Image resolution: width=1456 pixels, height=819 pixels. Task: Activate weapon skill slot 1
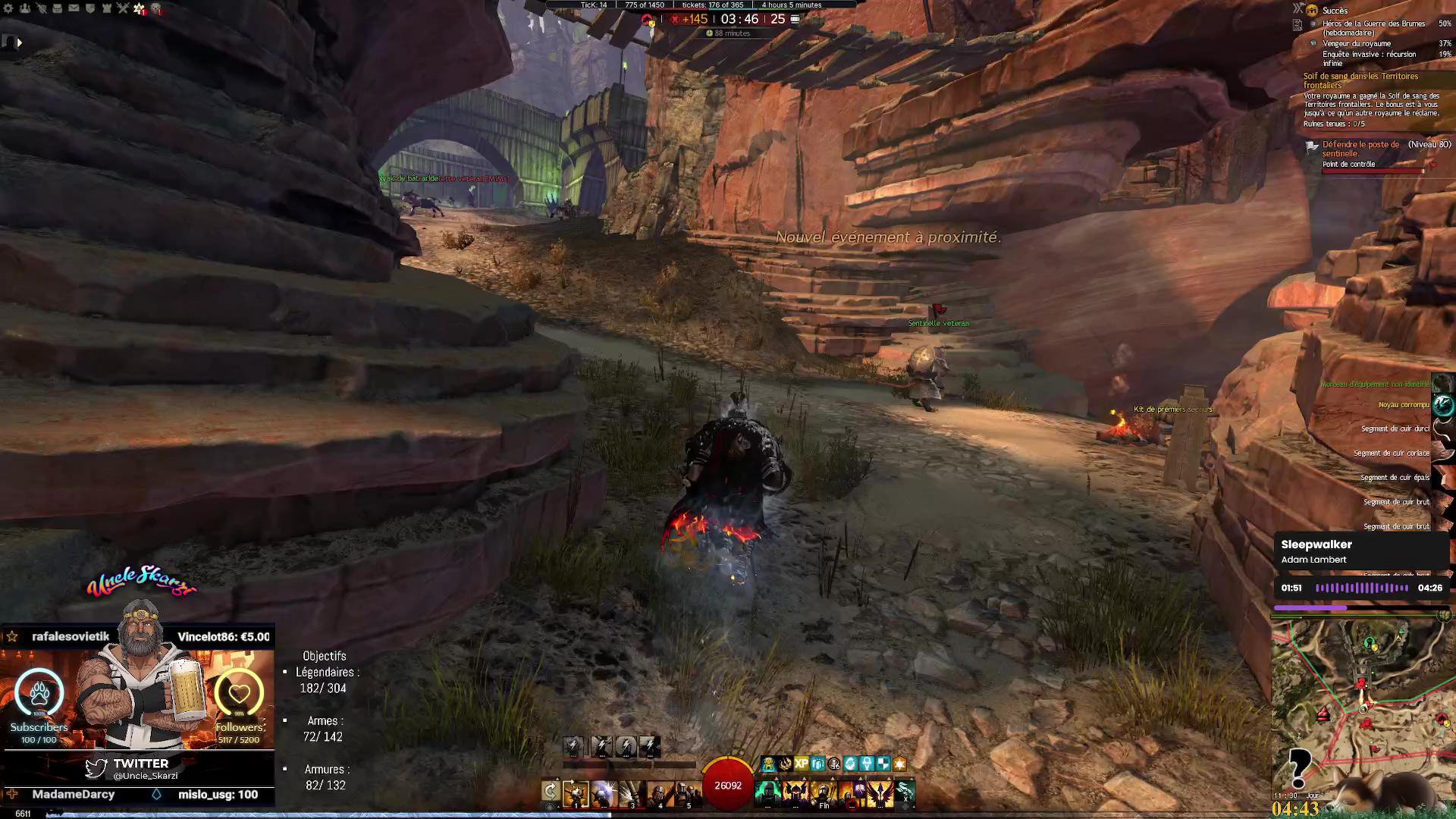click(x=576, y=793)
